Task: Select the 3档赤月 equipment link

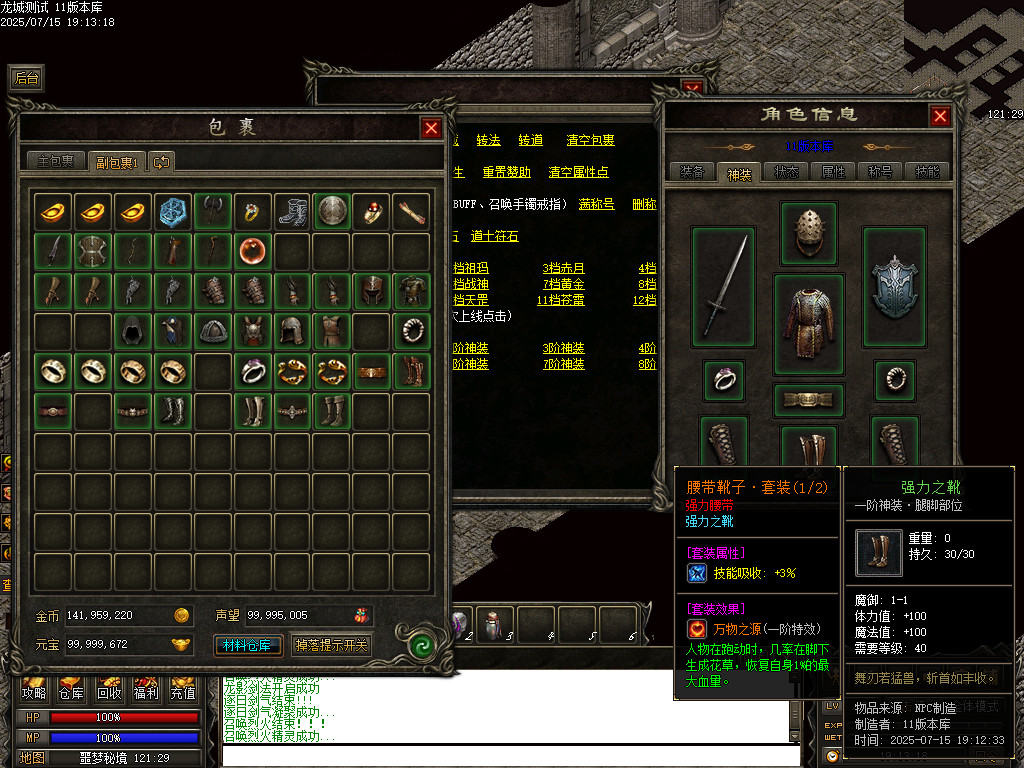Action: [563, 268]
